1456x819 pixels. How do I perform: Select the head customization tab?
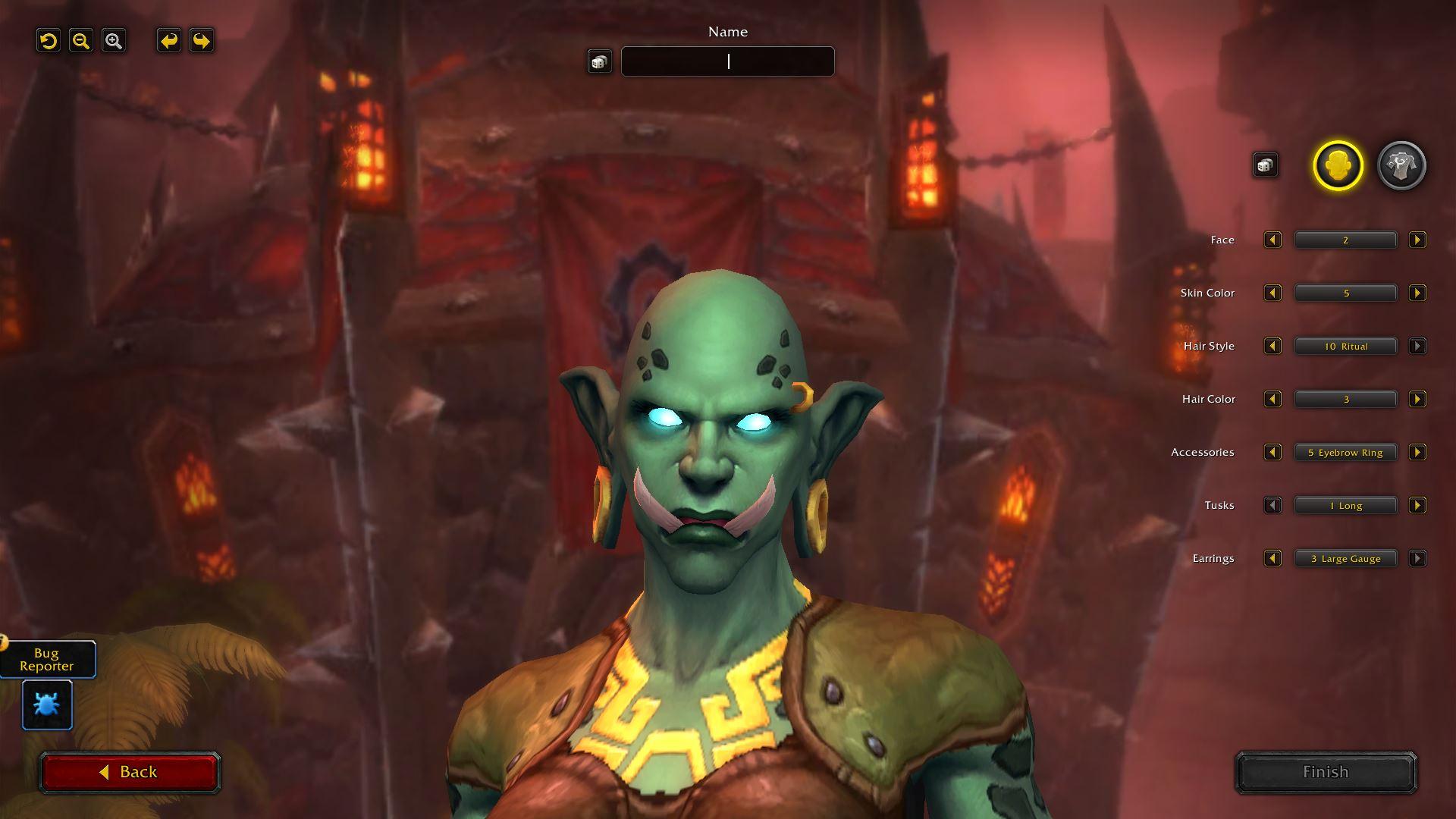point(1339,165)
